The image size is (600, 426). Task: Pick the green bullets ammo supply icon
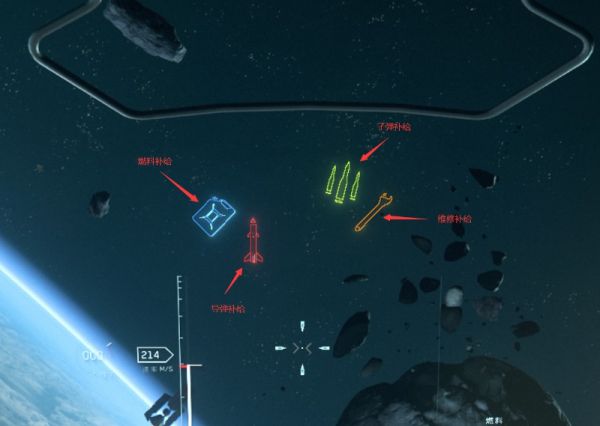click(343, 181)
